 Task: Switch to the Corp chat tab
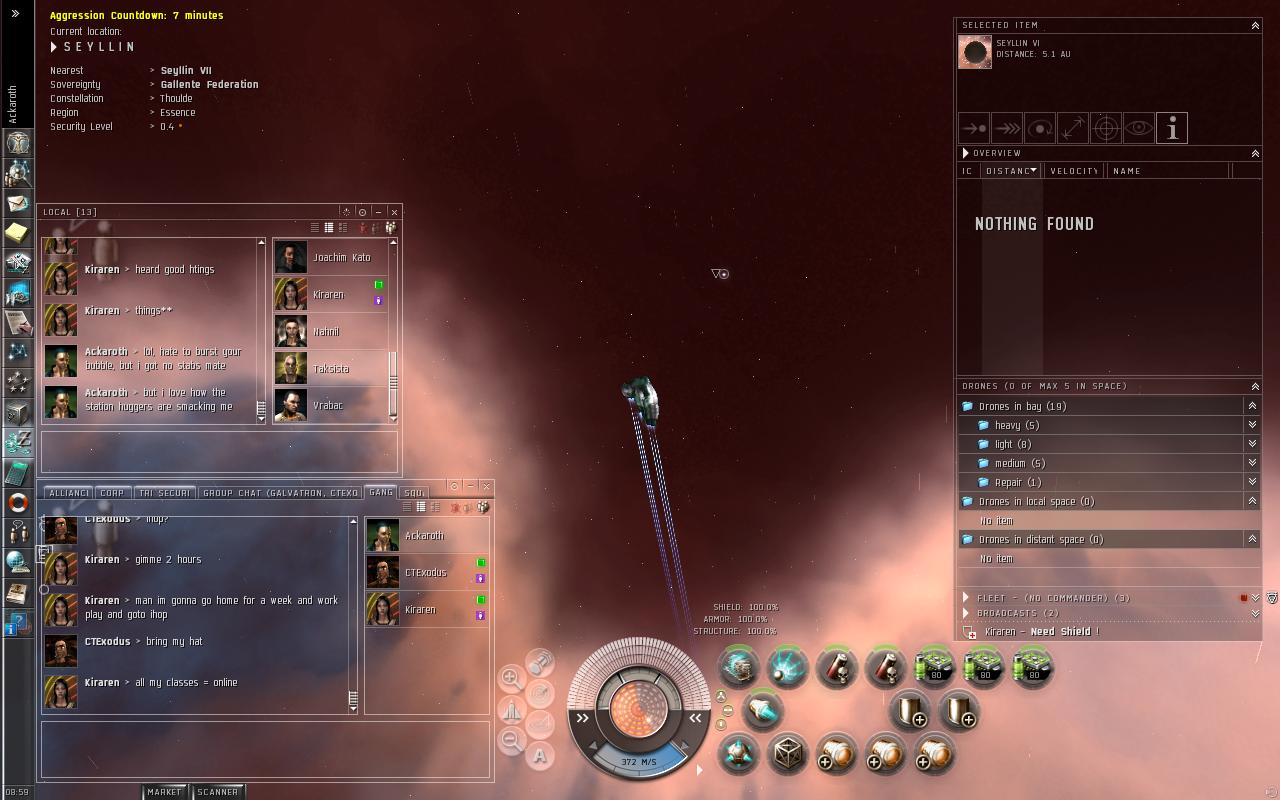[112, 493]
